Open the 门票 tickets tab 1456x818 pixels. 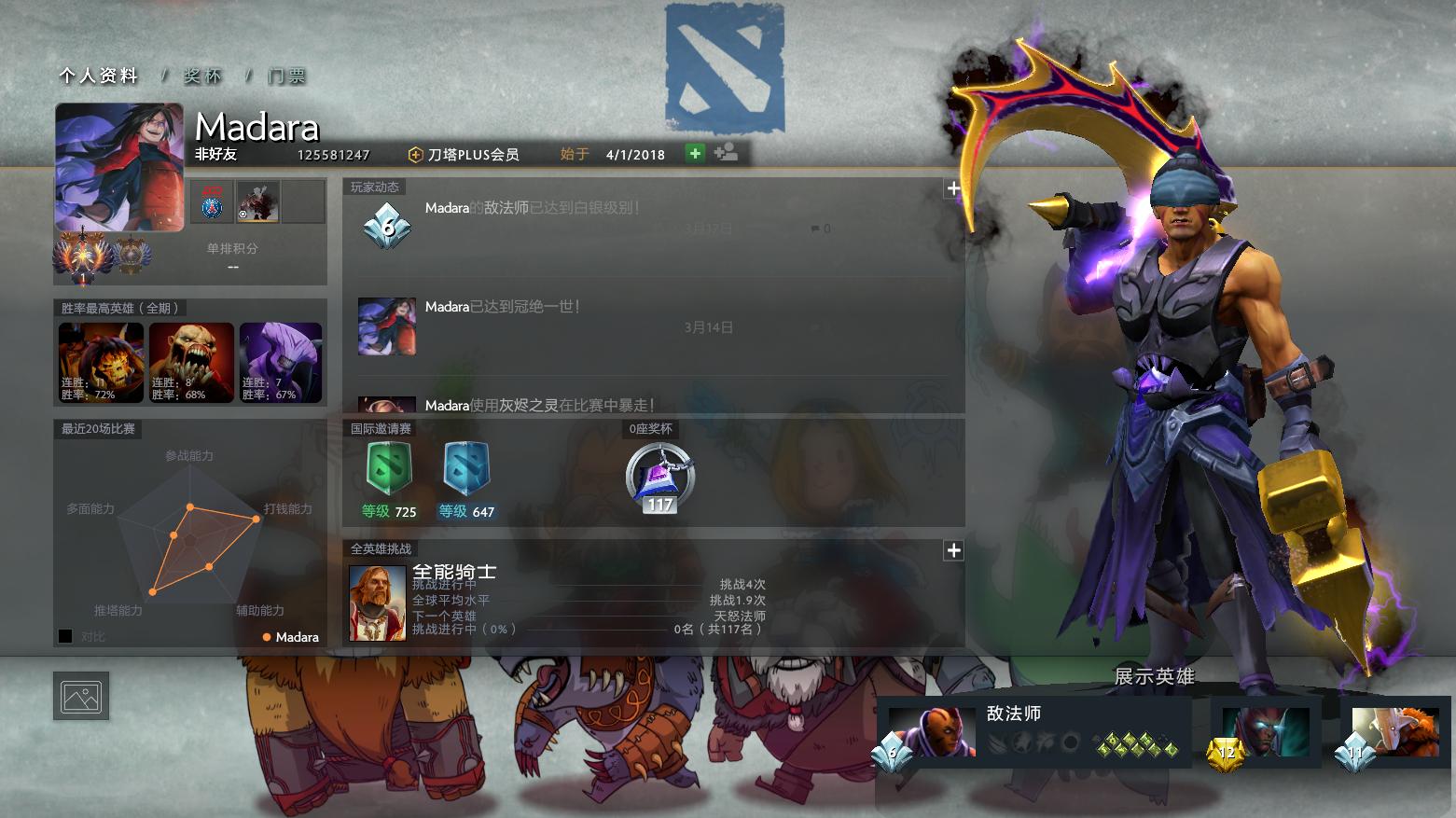tap(286, 76)
